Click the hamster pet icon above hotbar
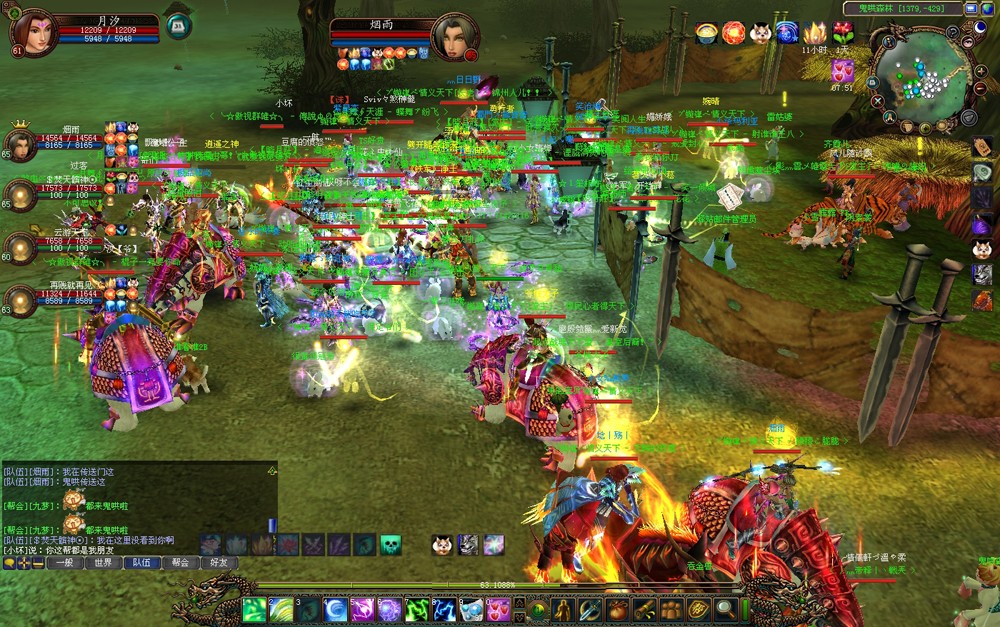The image size is (1000, 627). coord(441,545)
